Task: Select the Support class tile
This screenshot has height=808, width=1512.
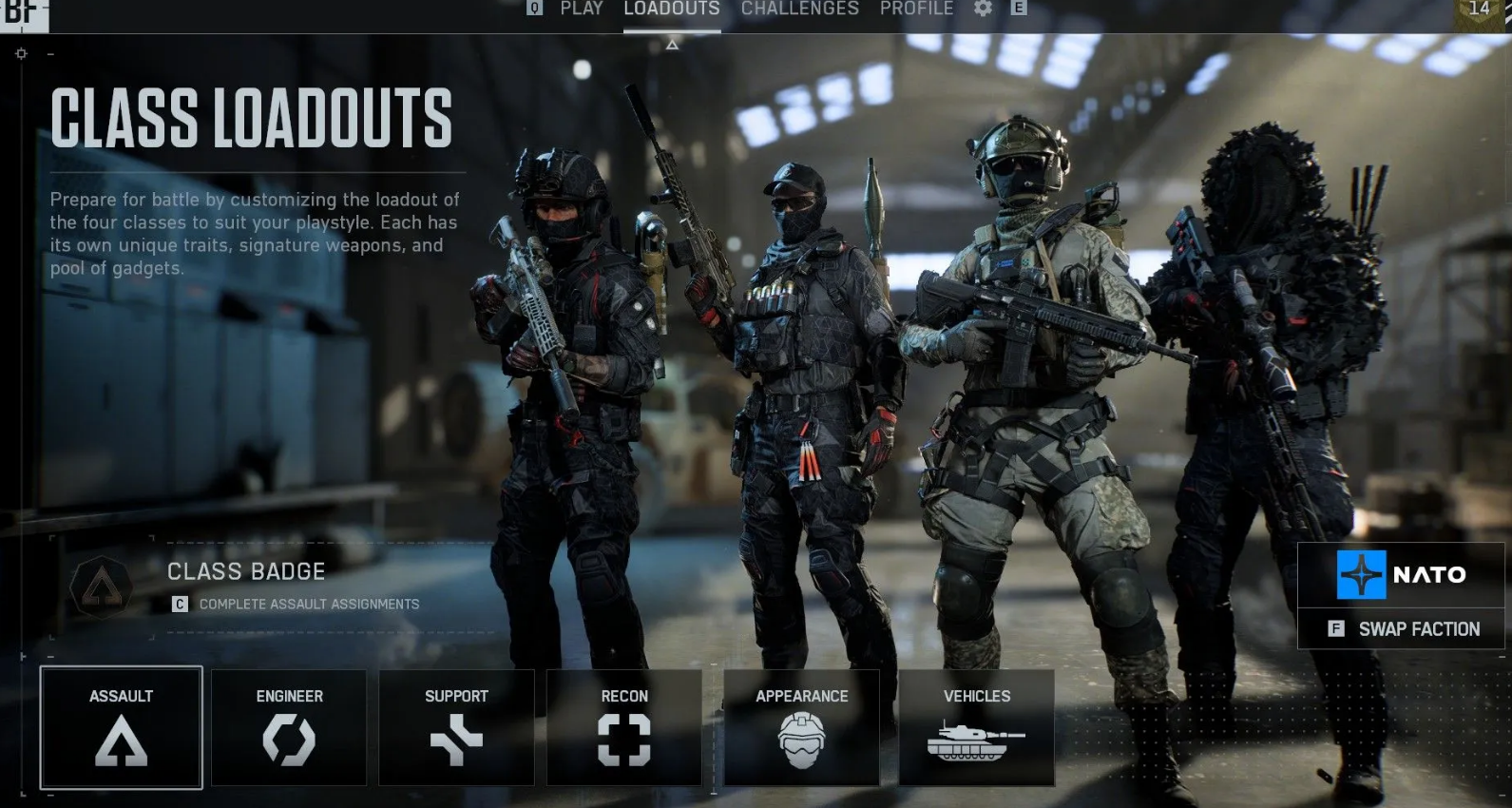Action: (x=456, y=727)
